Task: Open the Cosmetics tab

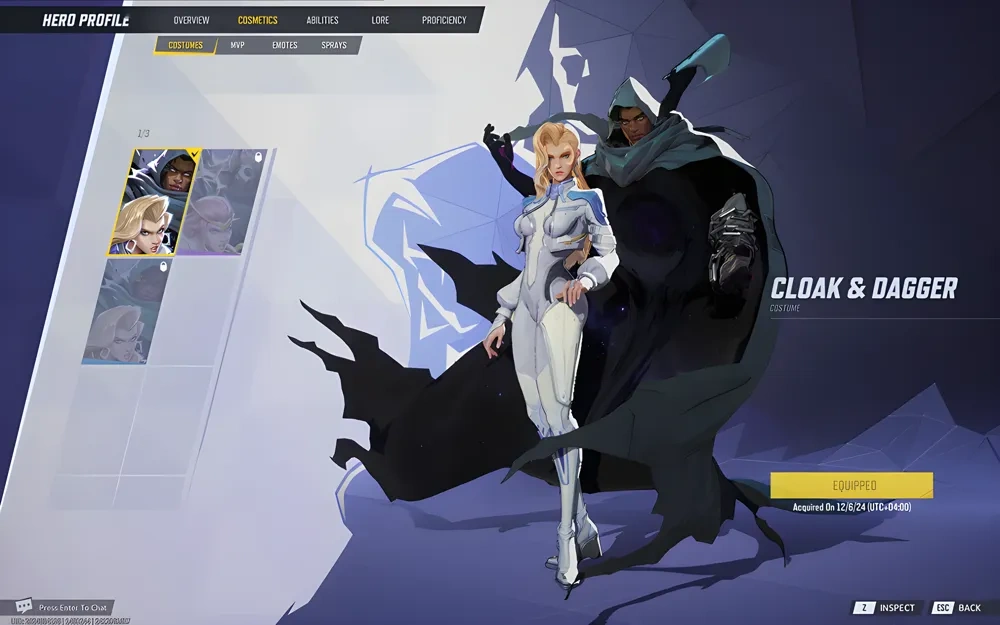Action: tap(257, 20)
